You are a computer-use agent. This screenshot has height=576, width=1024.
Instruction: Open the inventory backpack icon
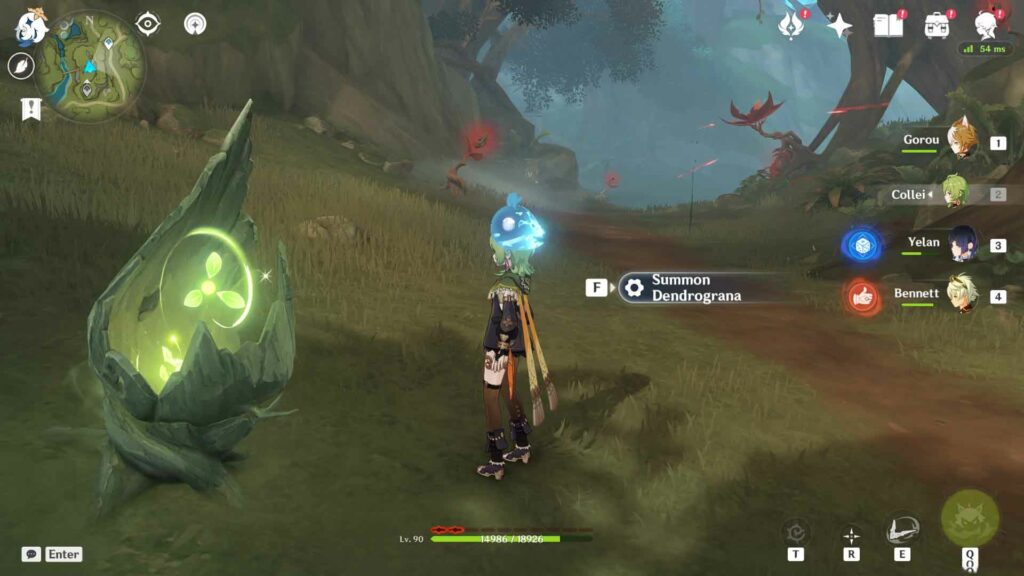(x=937, y=25)
